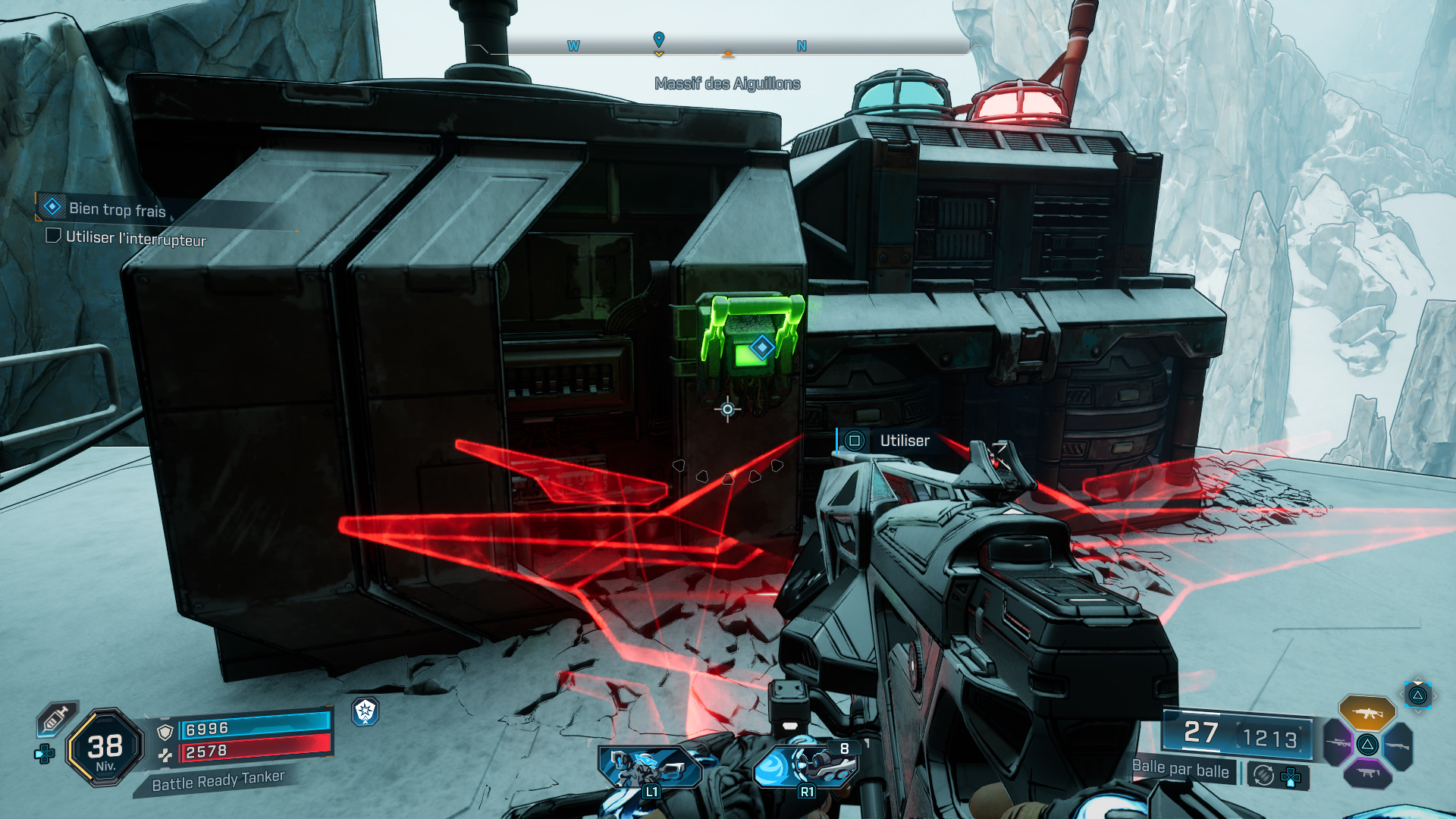1456x819 pixels.
Task: Use the syringe repkit icon
Action: coord(56,719)
